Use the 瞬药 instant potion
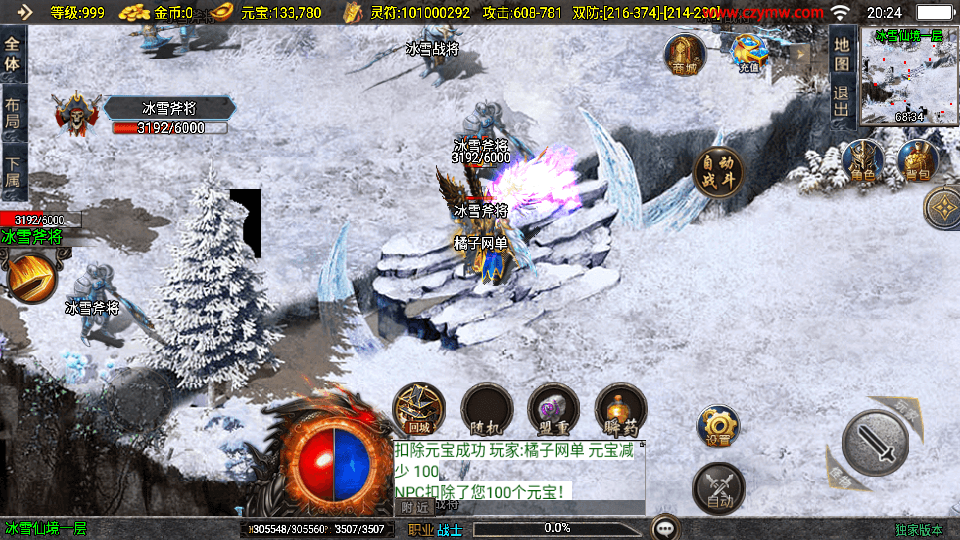Screen dimensions: 960x540 [621, 409]
